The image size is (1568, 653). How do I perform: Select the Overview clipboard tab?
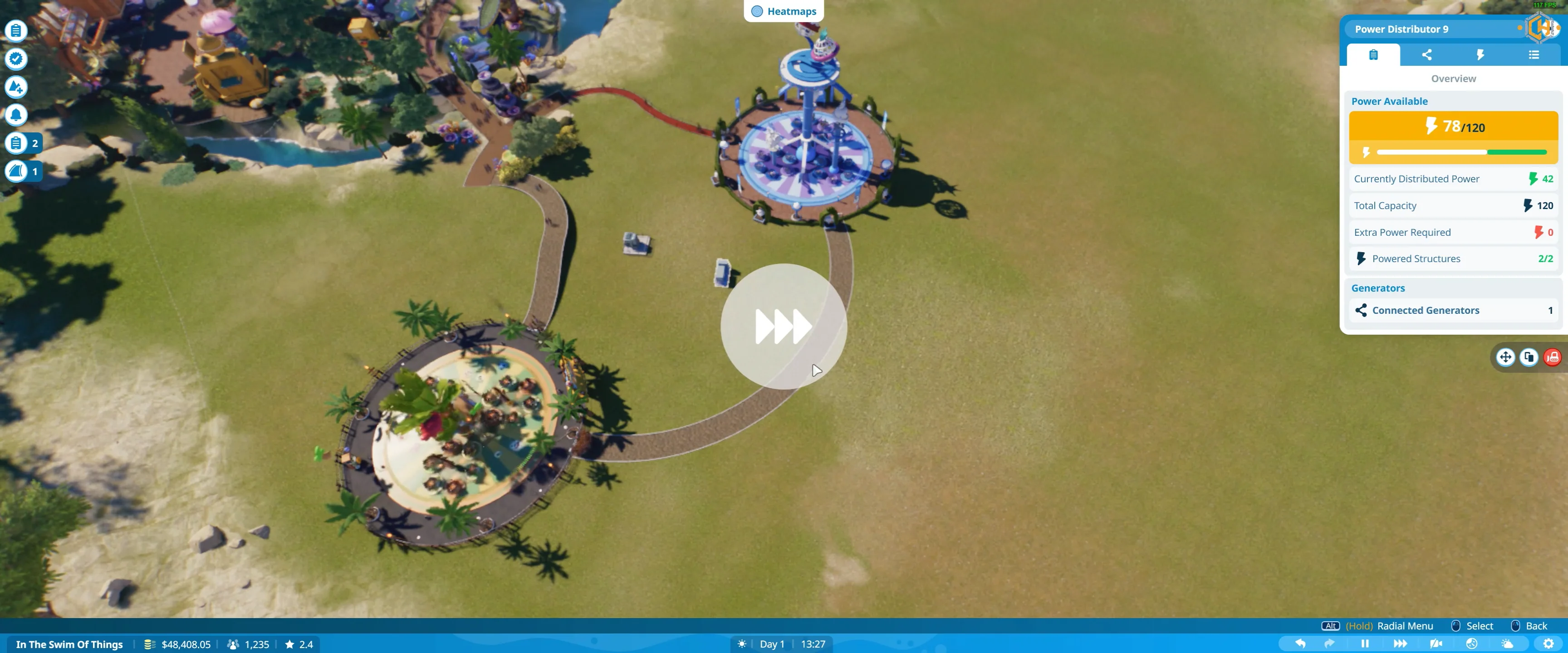[x=1373, y=55]
